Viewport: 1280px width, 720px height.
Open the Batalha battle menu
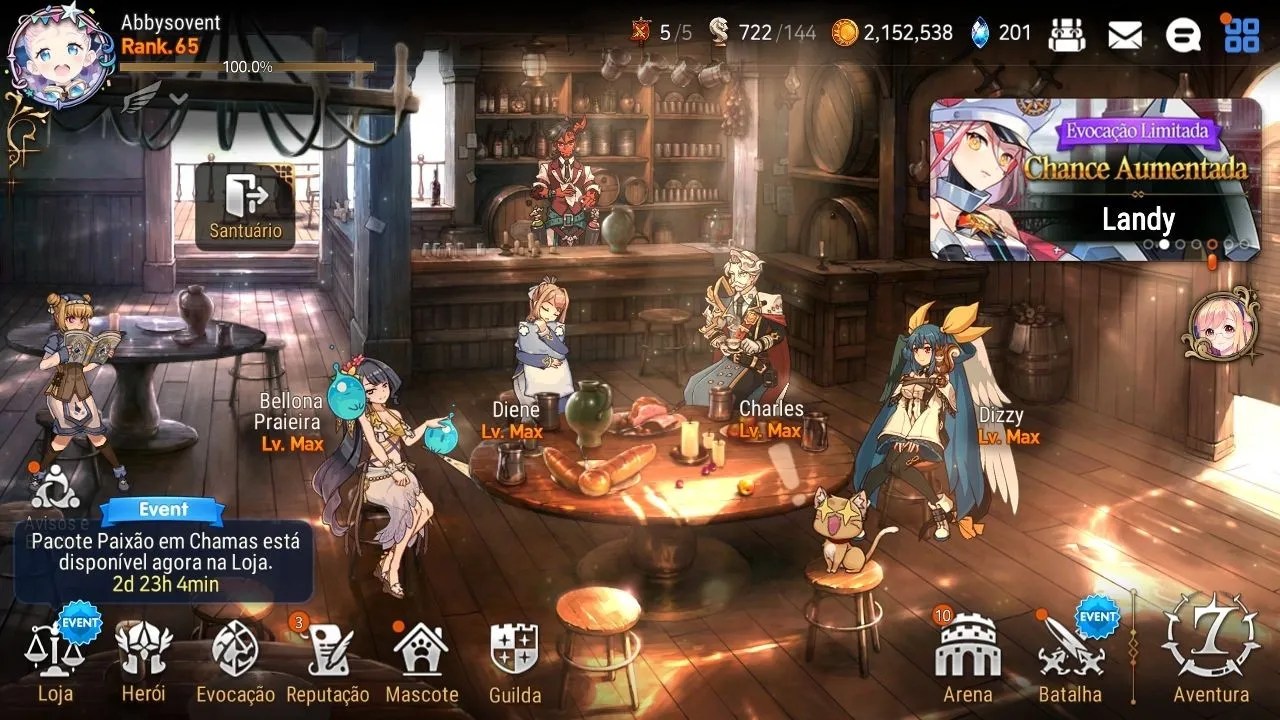click(x=1070, y=660)
